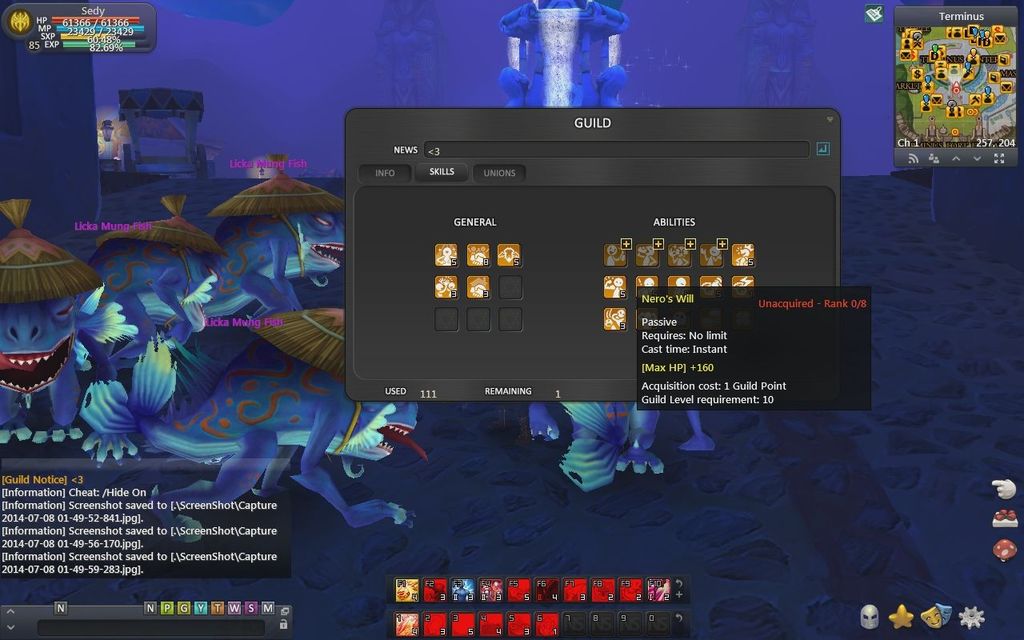Screen dimensions: 1024x640
Task: Open the notepad icon beside the minimap
Action: point(874,14)
